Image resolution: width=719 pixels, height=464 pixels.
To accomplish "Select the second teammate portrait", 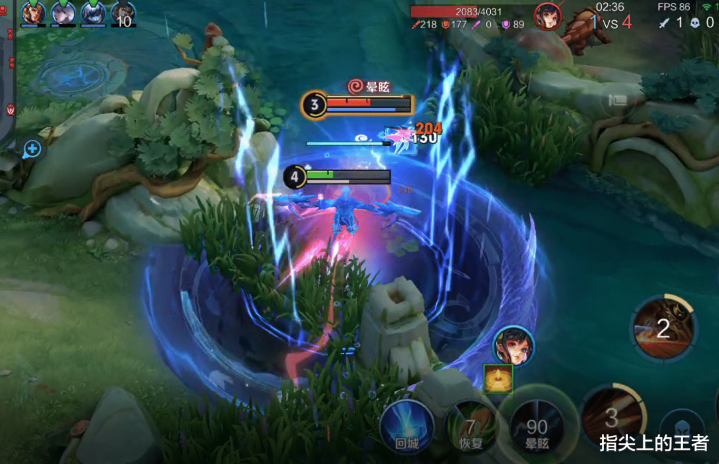I will pos(63,13).
